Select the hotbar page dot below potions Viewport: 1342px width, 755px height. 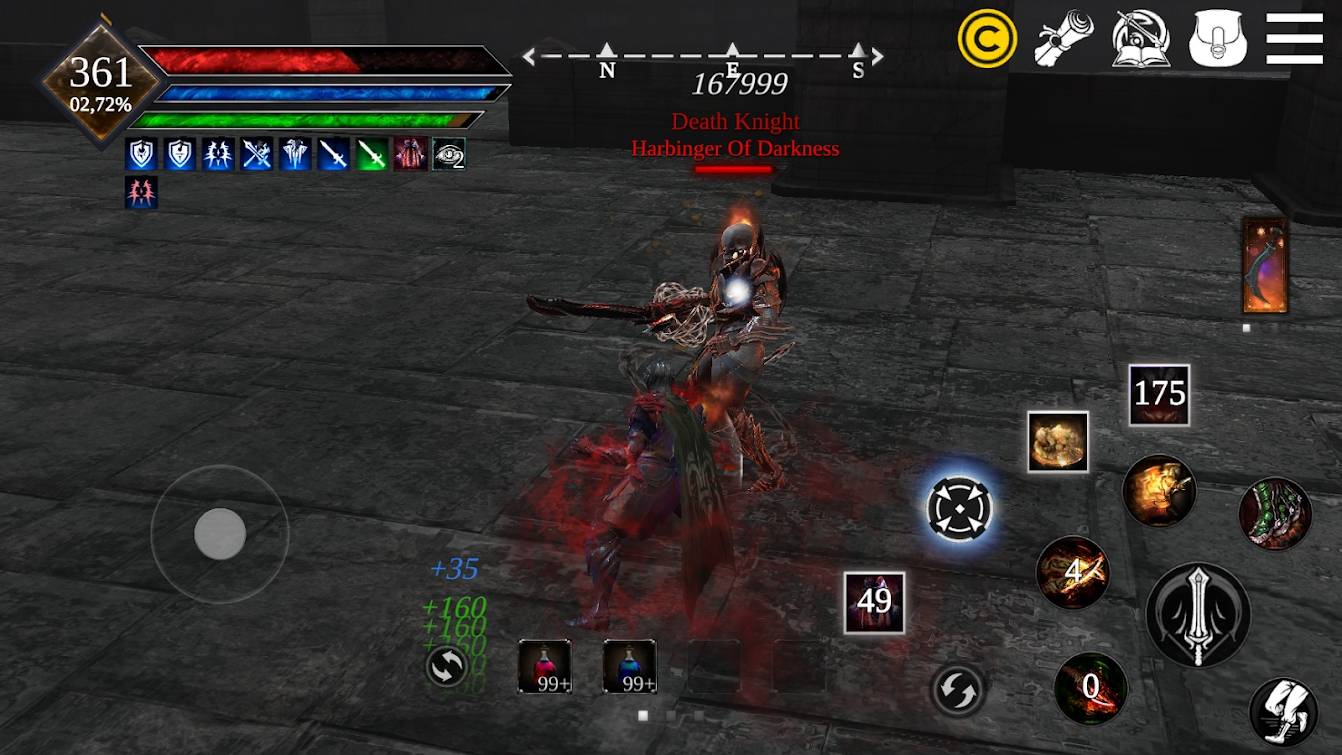(x=642, y=714)
